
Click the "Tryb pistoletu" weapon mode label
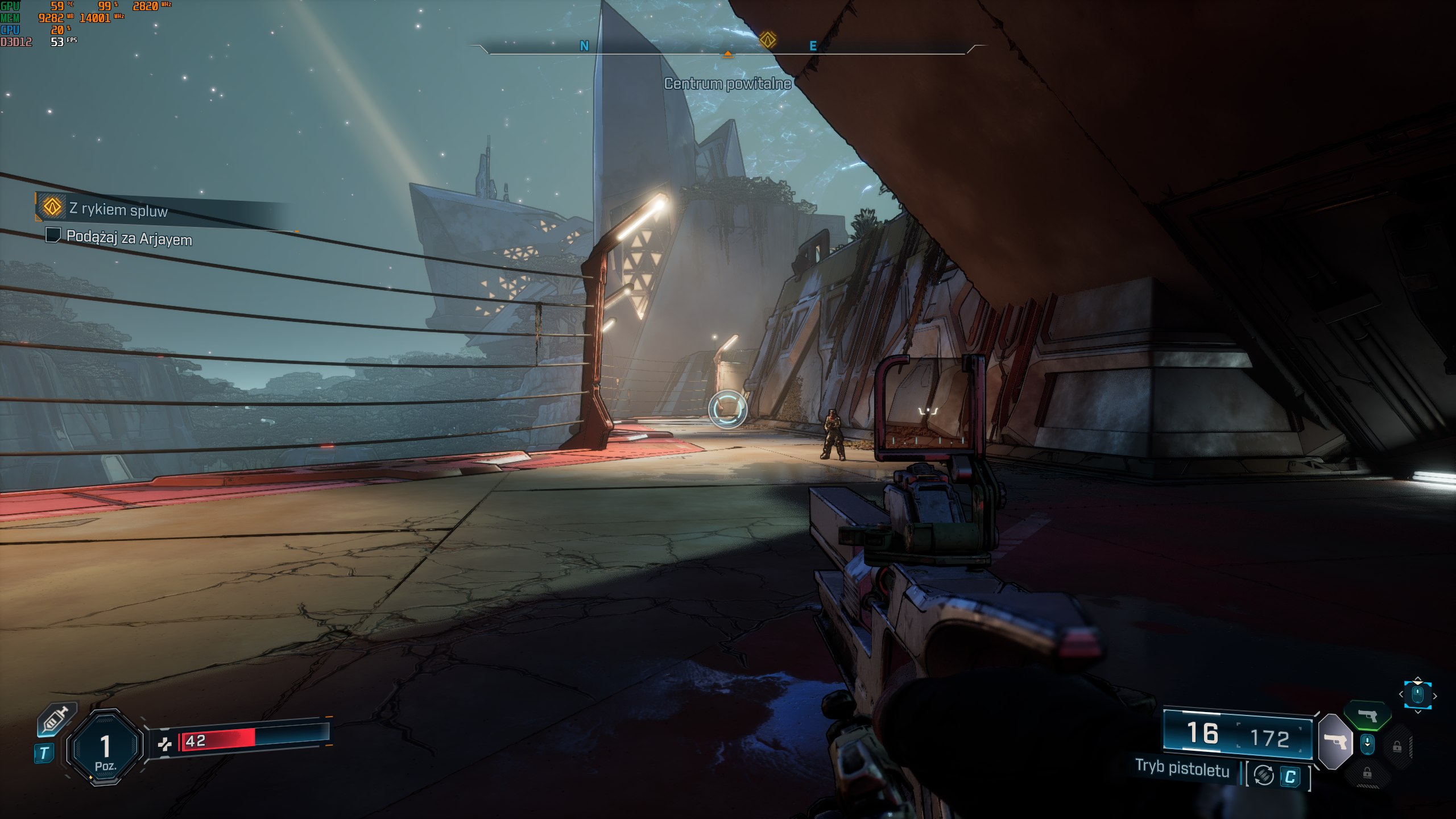tap(1182, 768)
